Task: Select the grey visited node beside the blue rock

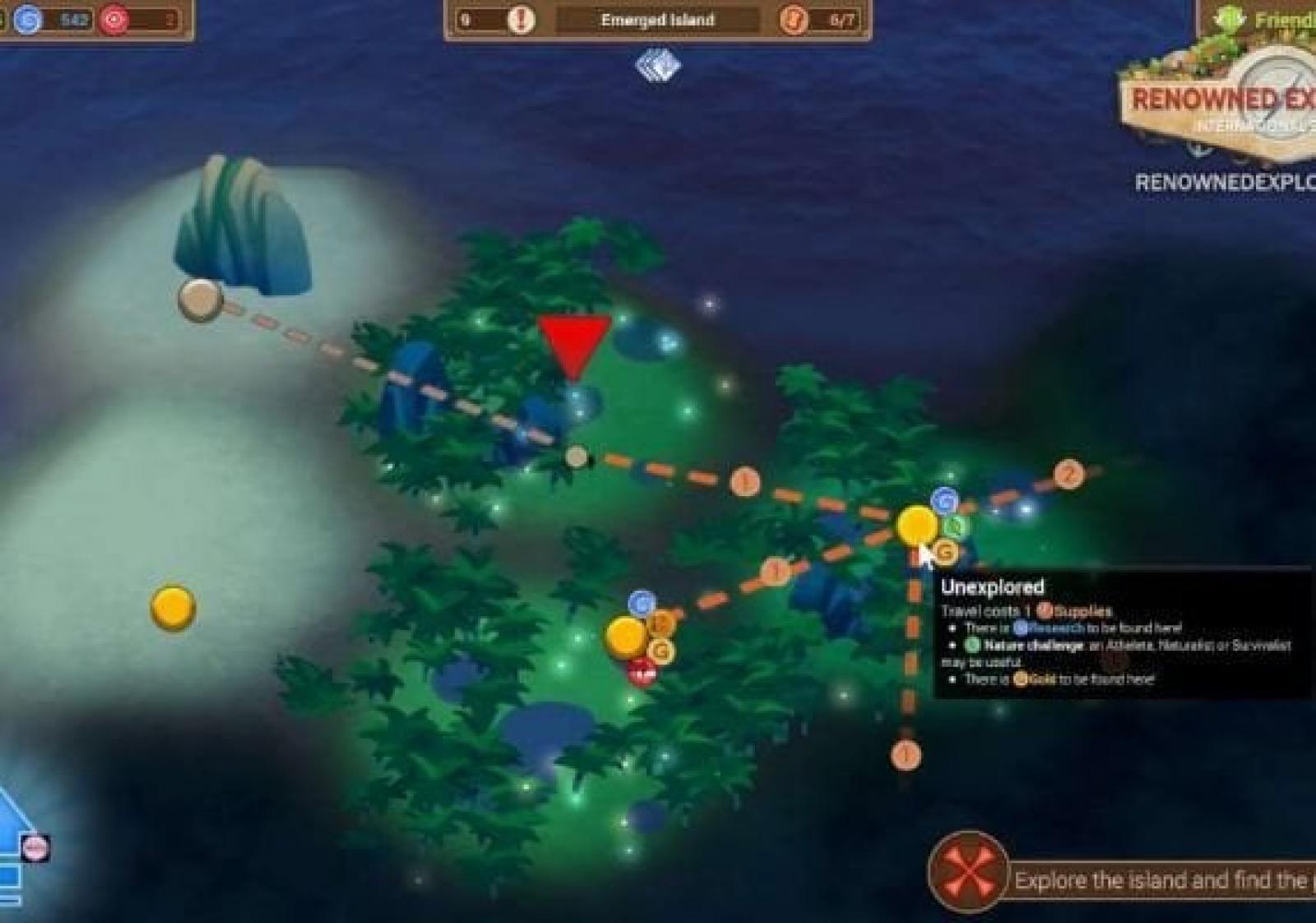Action: (200, 299)
